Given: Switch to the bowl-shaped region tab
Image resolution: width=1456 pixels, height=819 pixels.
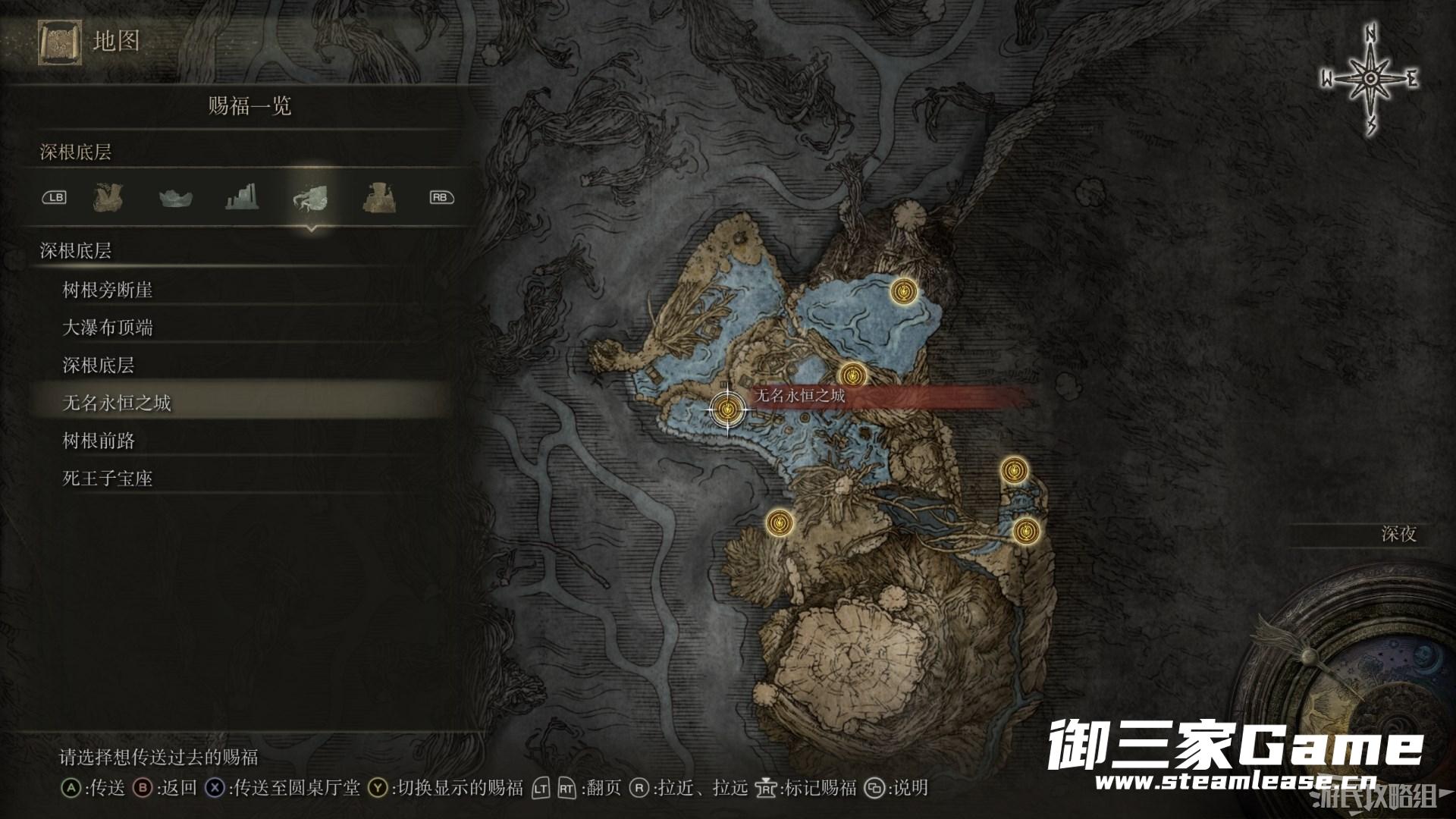Looking at the screenshot, I should pyautogui.click(x=175, y=198).
